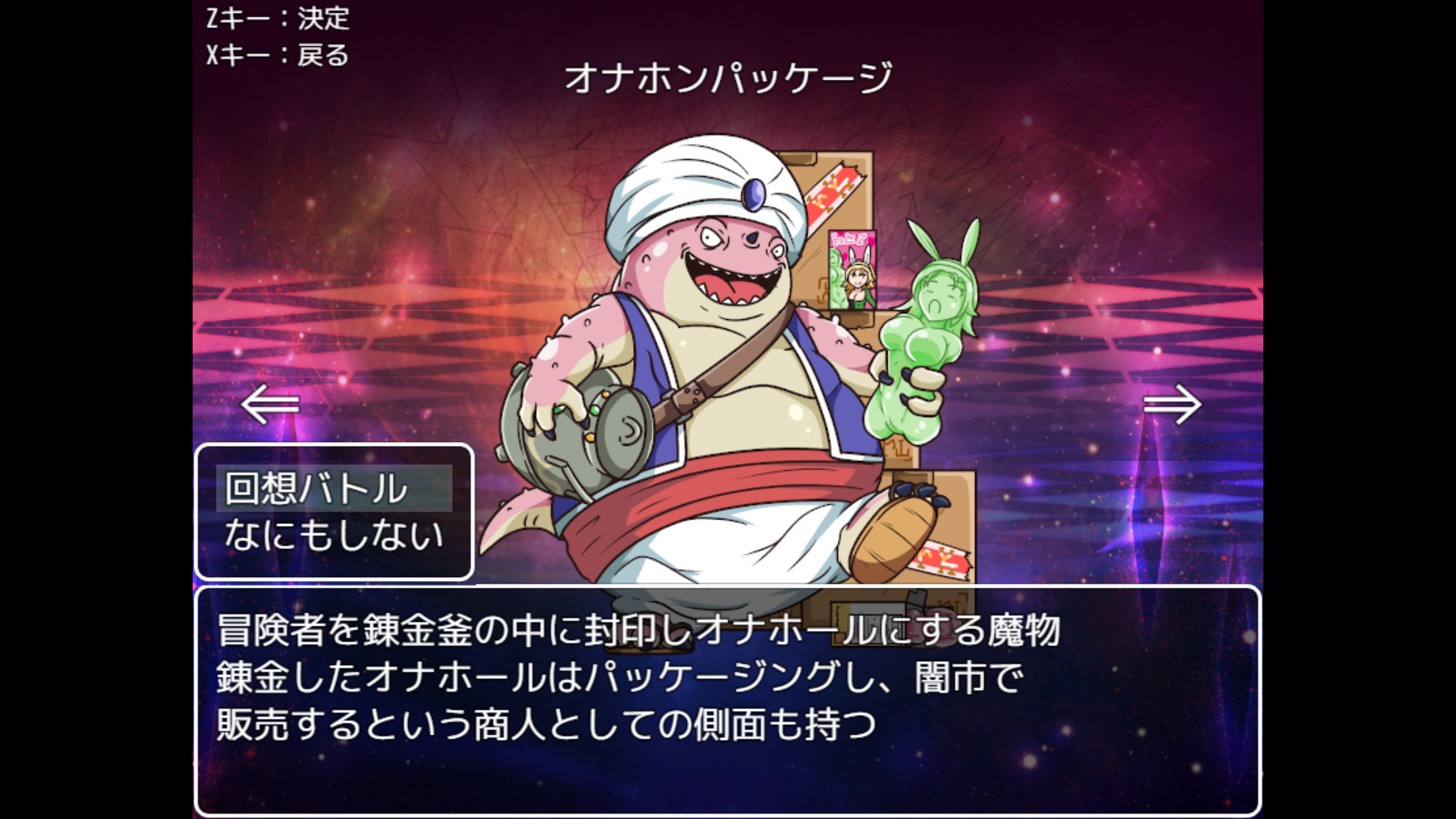This screenshot has height=819, width=1456.
Task: Click the wrapped red items atop the boxes
Action: 834,190
